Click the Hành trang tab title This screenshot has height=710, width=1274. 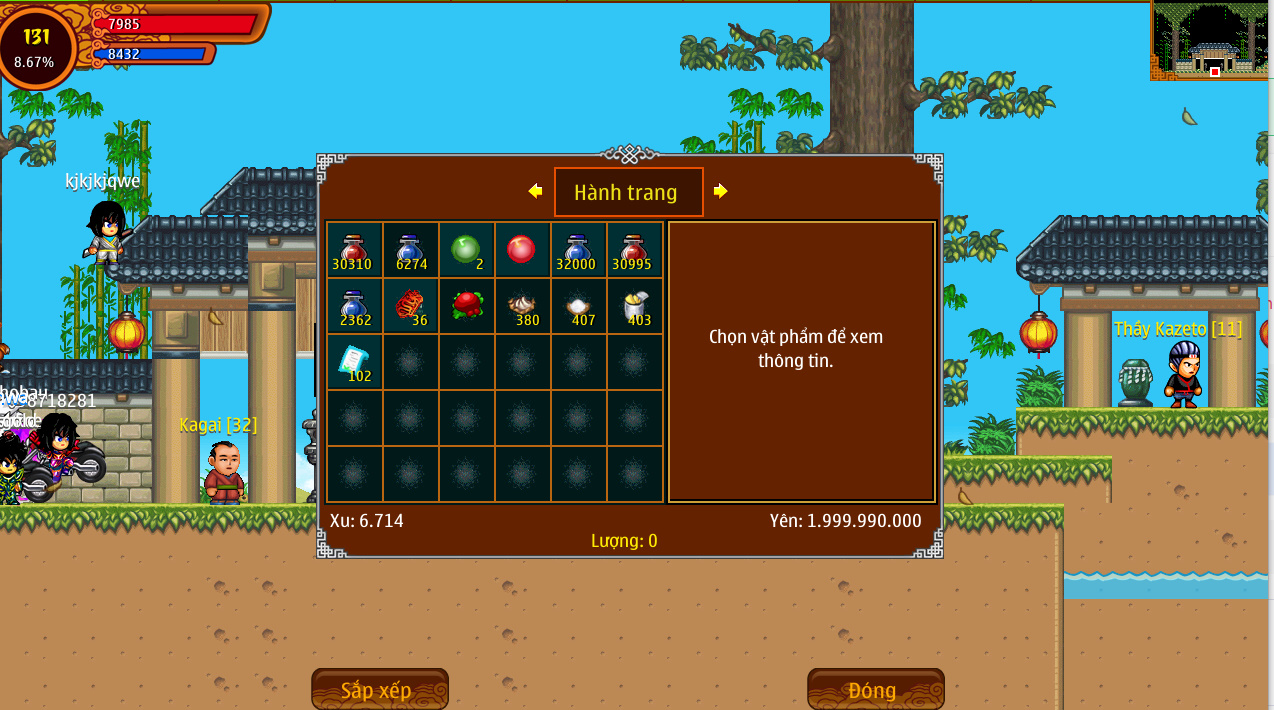click(x=628, y=192)
